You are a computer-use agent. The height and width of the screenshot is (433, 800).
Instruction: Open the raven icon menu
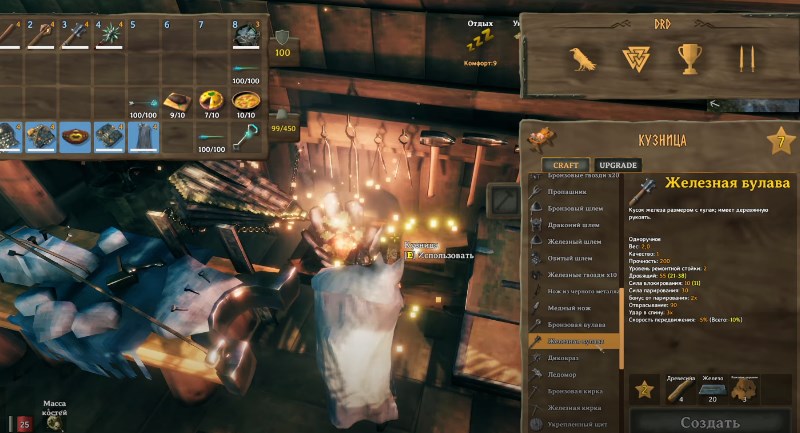pos(582,60)
